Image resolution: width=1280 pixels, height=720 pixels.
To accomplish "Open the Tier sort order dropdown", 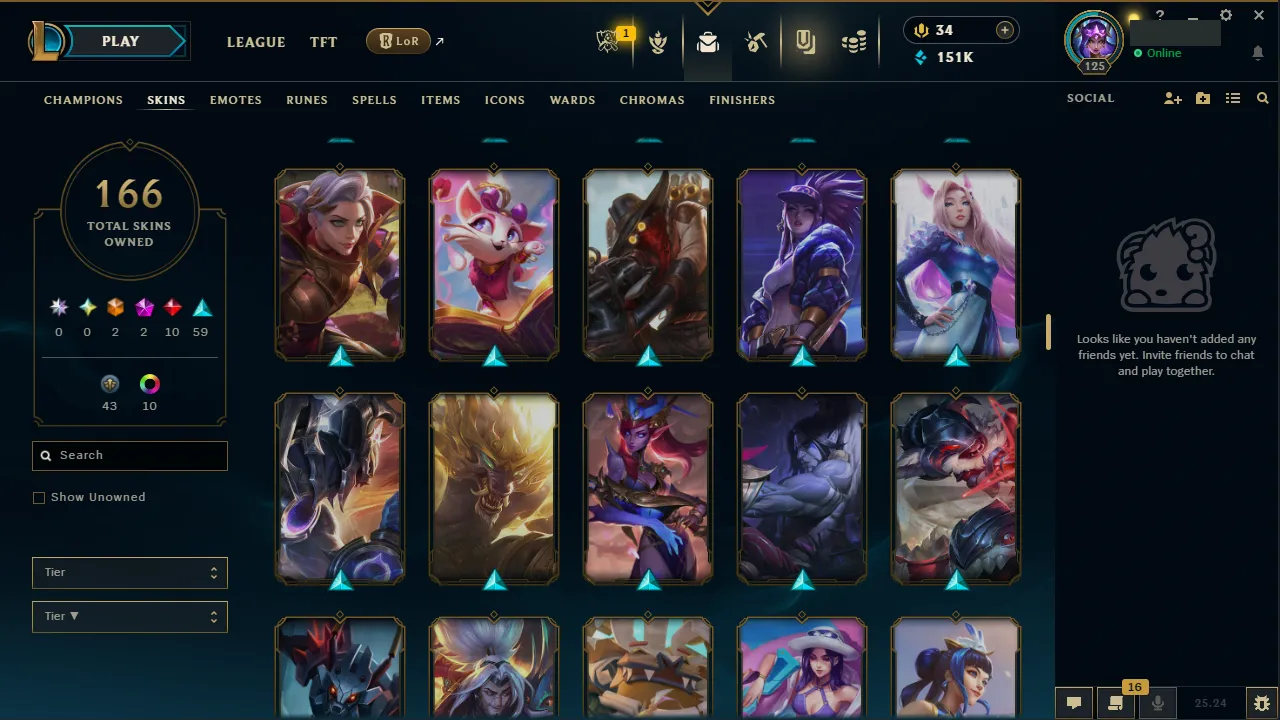I will coord(129,616).
